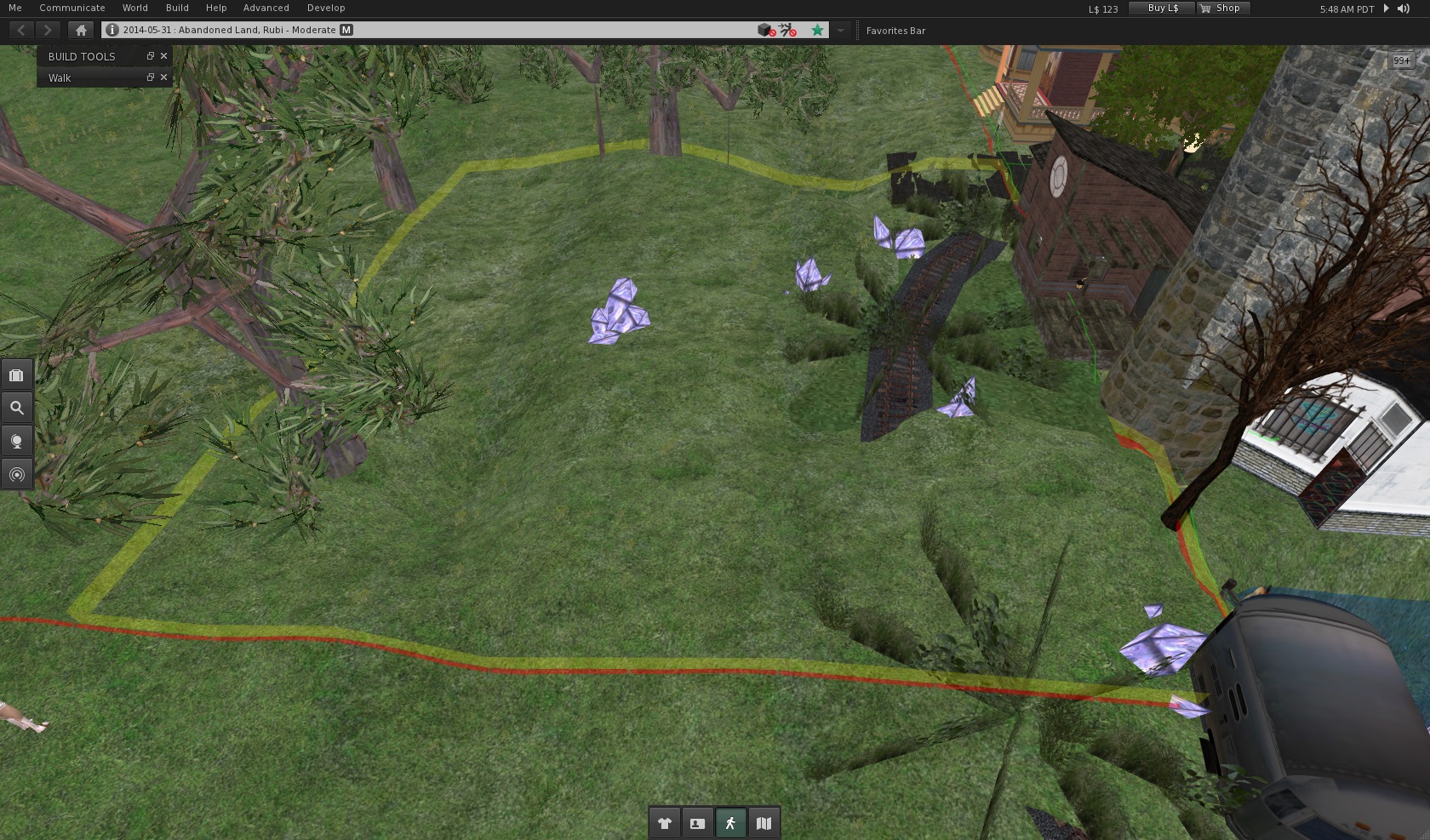Click the Buy L$ button
The image size is (1430, 840).
(x=1162, y=8)
